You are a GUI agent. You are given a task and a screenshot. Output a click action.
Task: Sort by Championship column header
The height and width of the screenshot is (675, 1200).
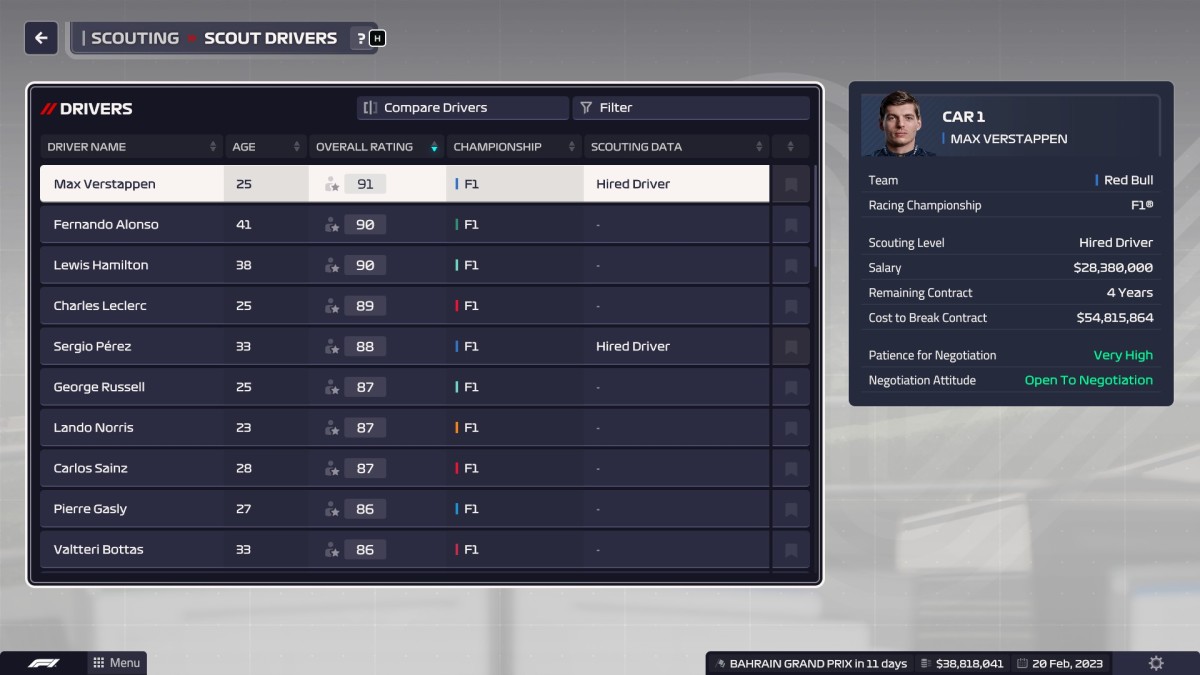[x=513, y=147]
